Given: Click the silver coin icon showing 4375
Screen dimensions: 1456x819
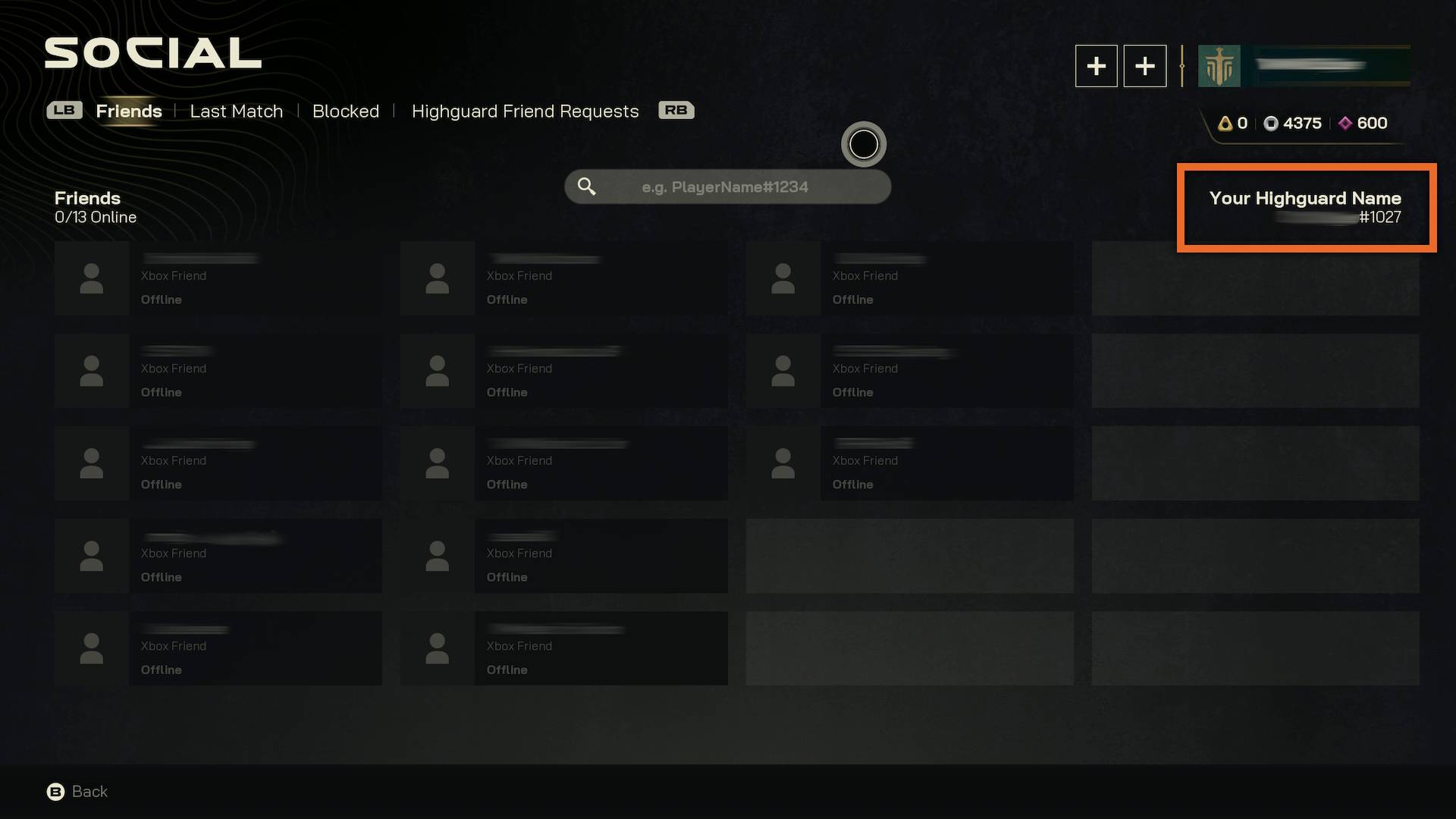Looking at the screenshot, I should (1272, 123).
